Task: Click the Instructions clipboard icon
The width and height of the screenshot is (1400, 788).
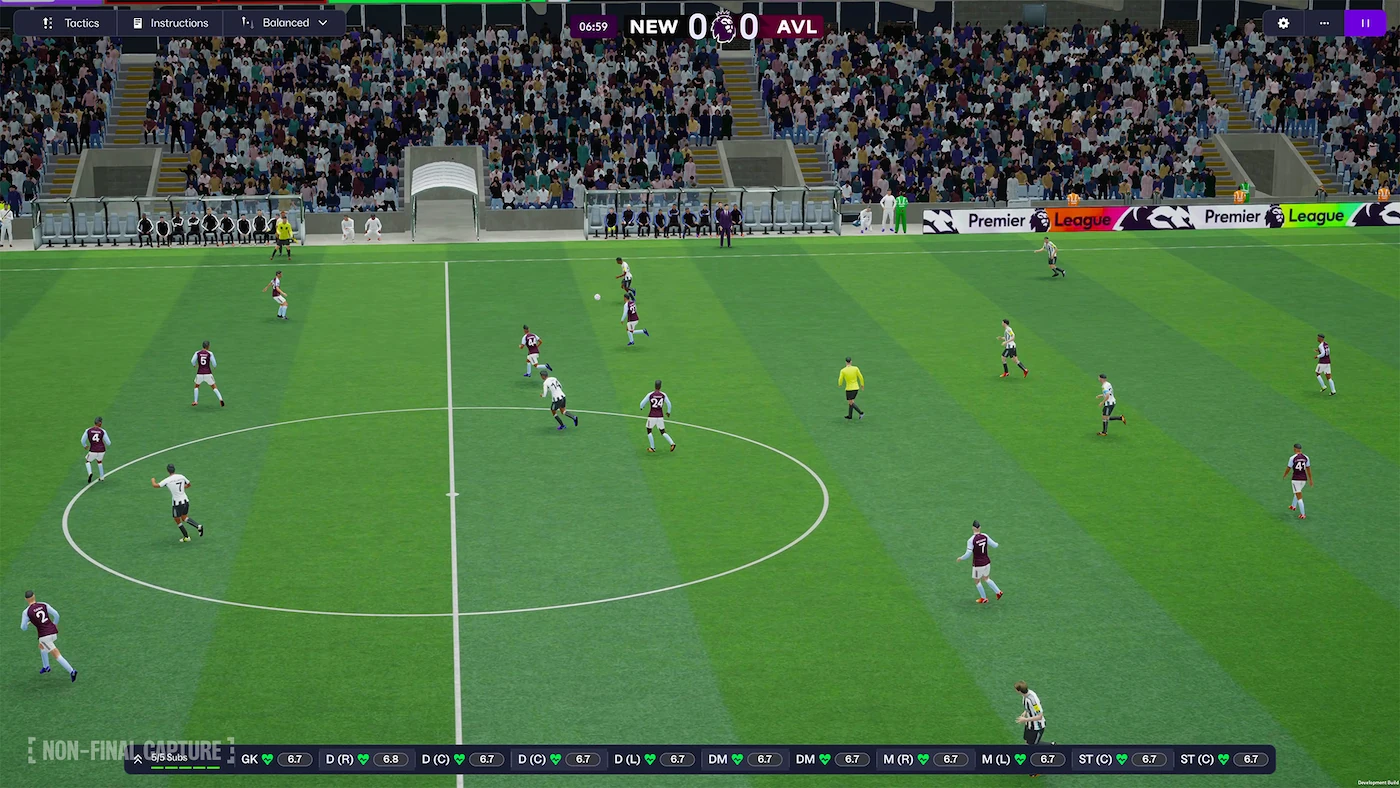Action: [x=136, y=22]
